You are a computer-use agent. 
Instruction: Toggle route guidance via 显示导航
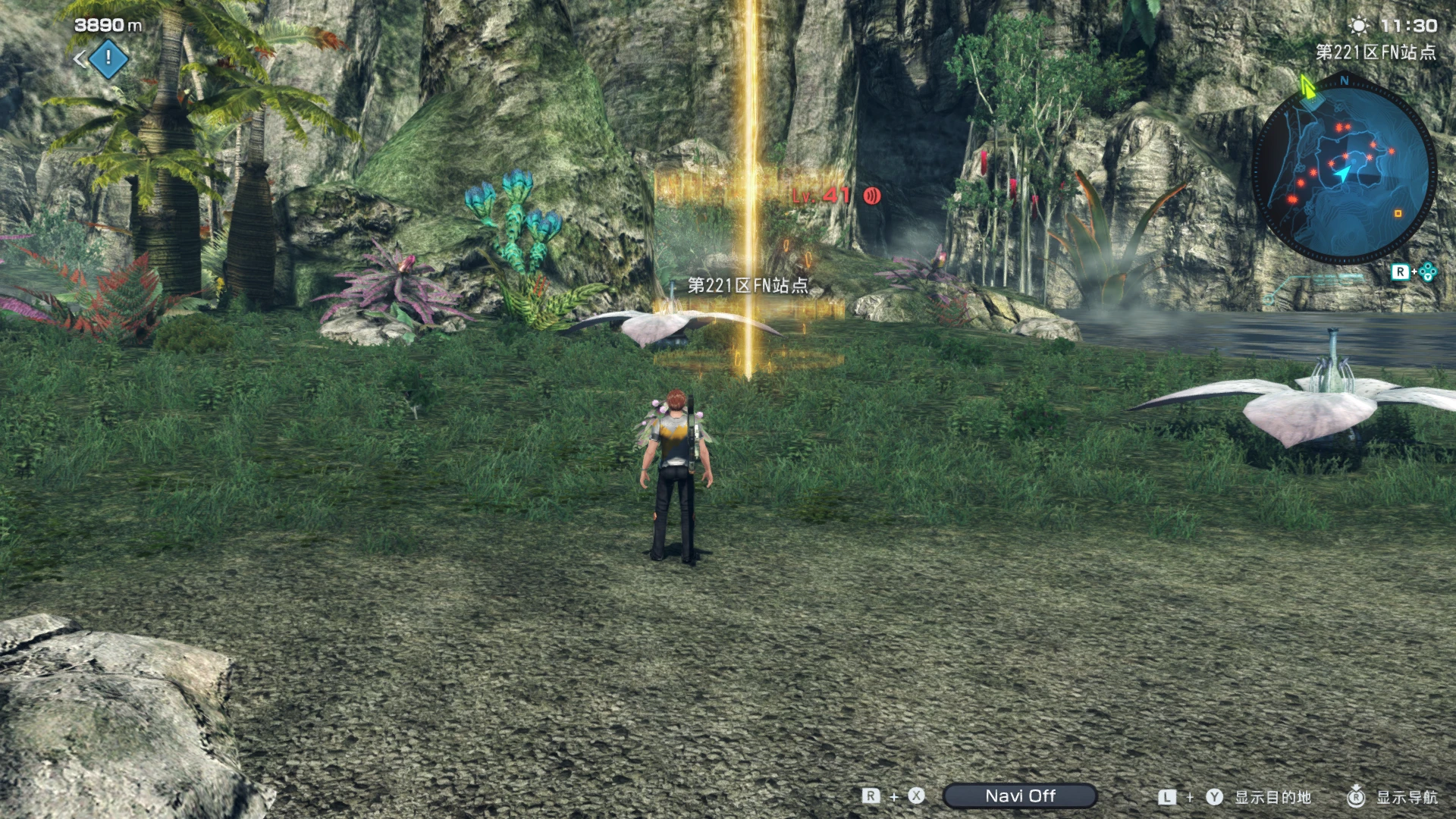click(1407, 796)
